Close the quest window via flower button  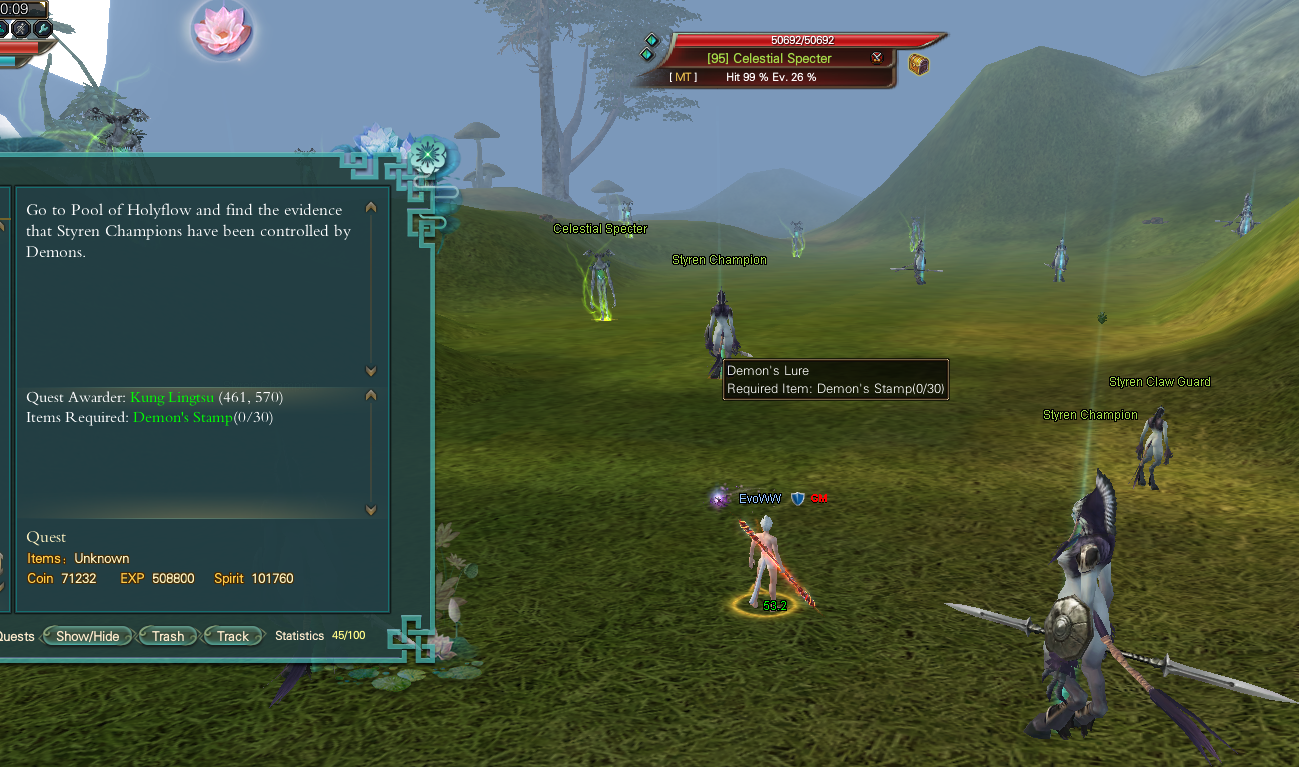pos(428,156)
